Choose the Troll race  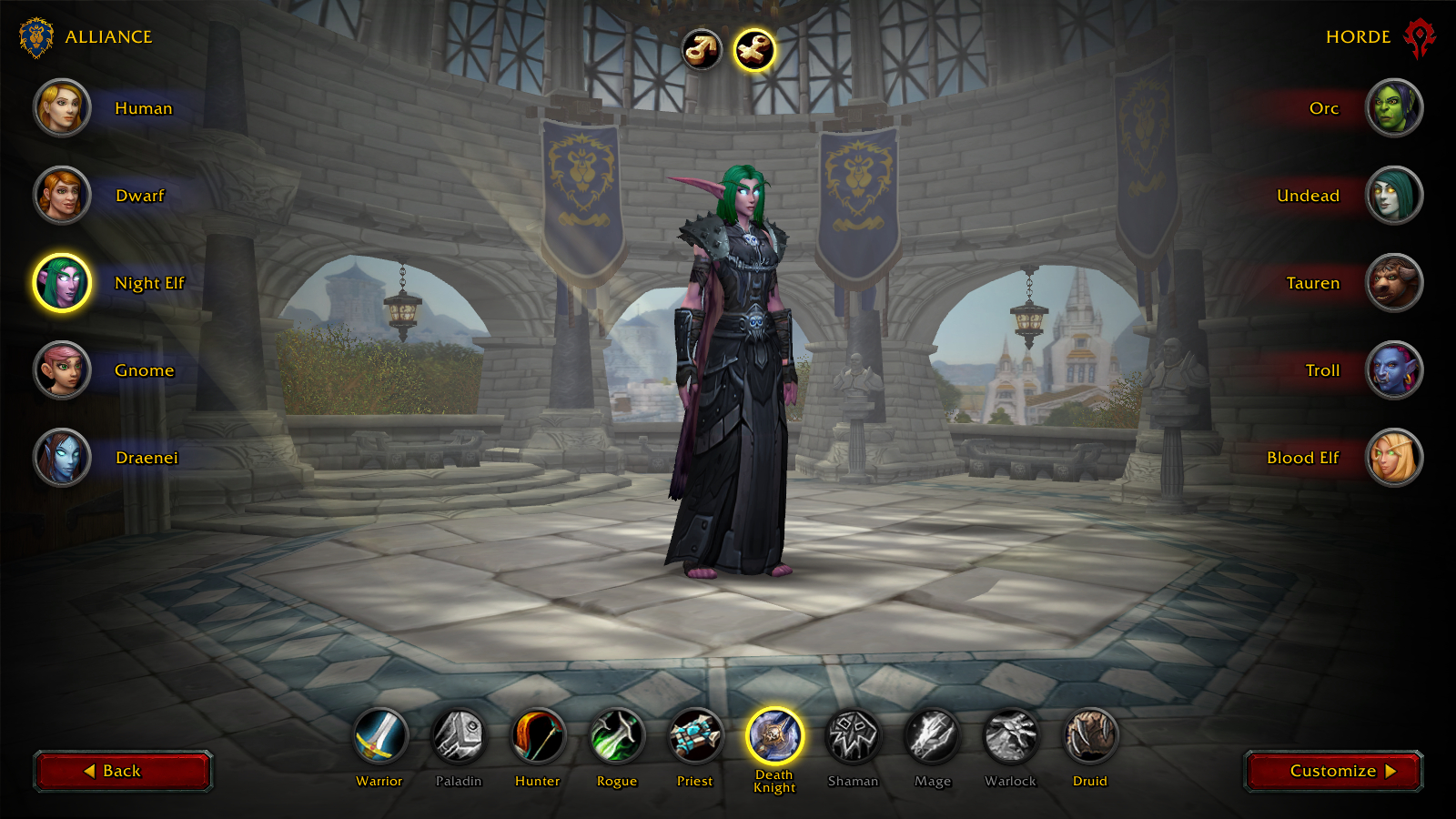[x=1394, y=370]
